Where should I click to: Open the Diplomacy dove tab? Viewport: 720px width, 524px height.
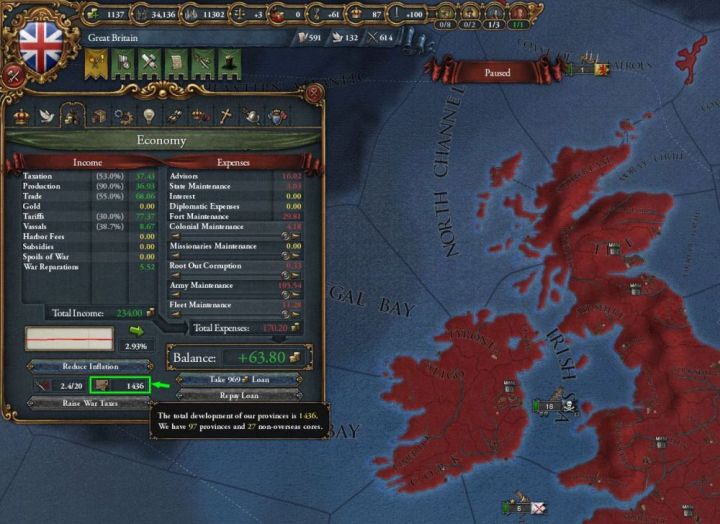pyautogui.click(x=46, y=116)
